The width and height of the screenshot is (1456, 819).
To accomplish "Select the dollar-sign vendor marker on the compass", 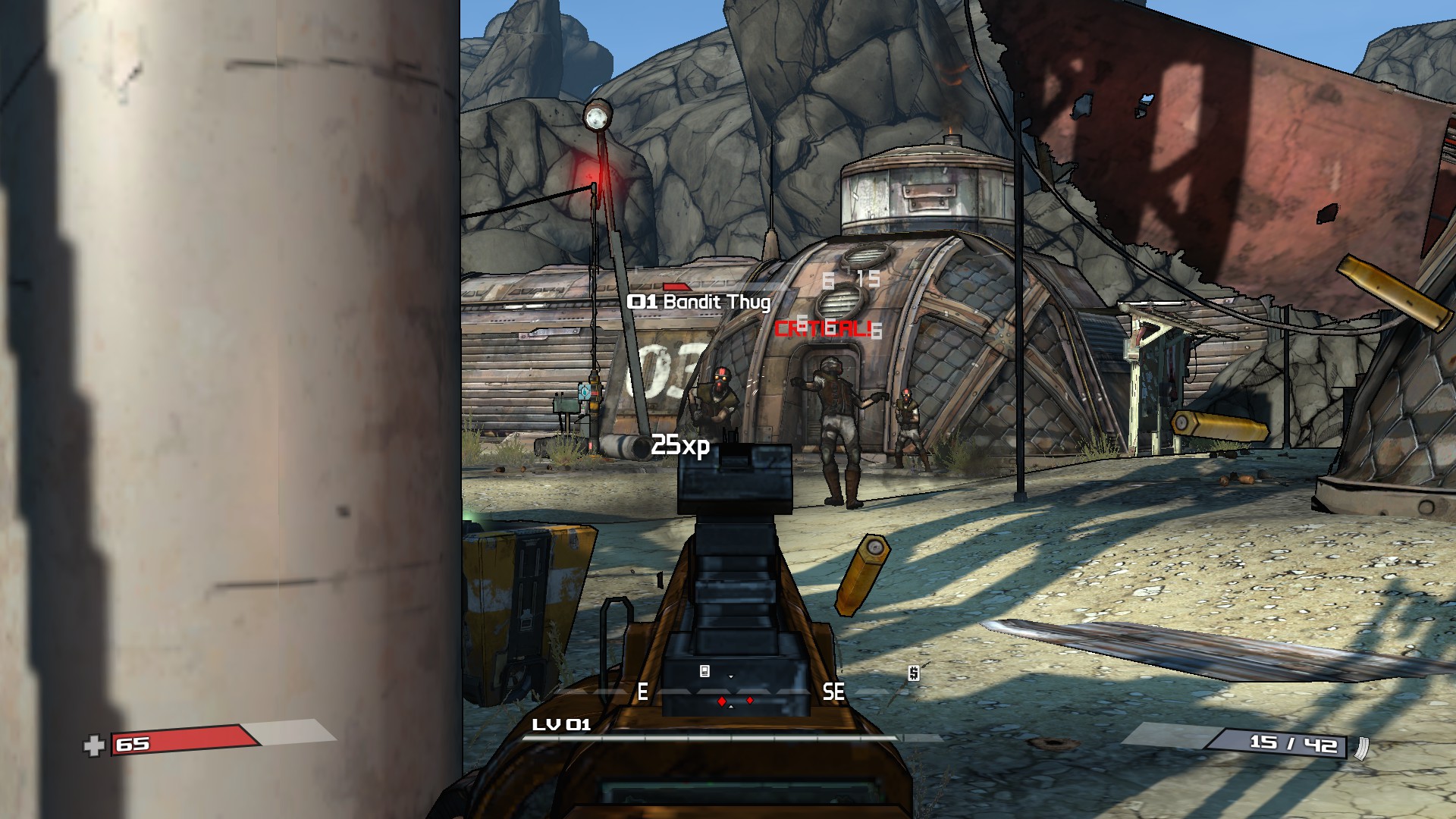I will tap(914, 673).
